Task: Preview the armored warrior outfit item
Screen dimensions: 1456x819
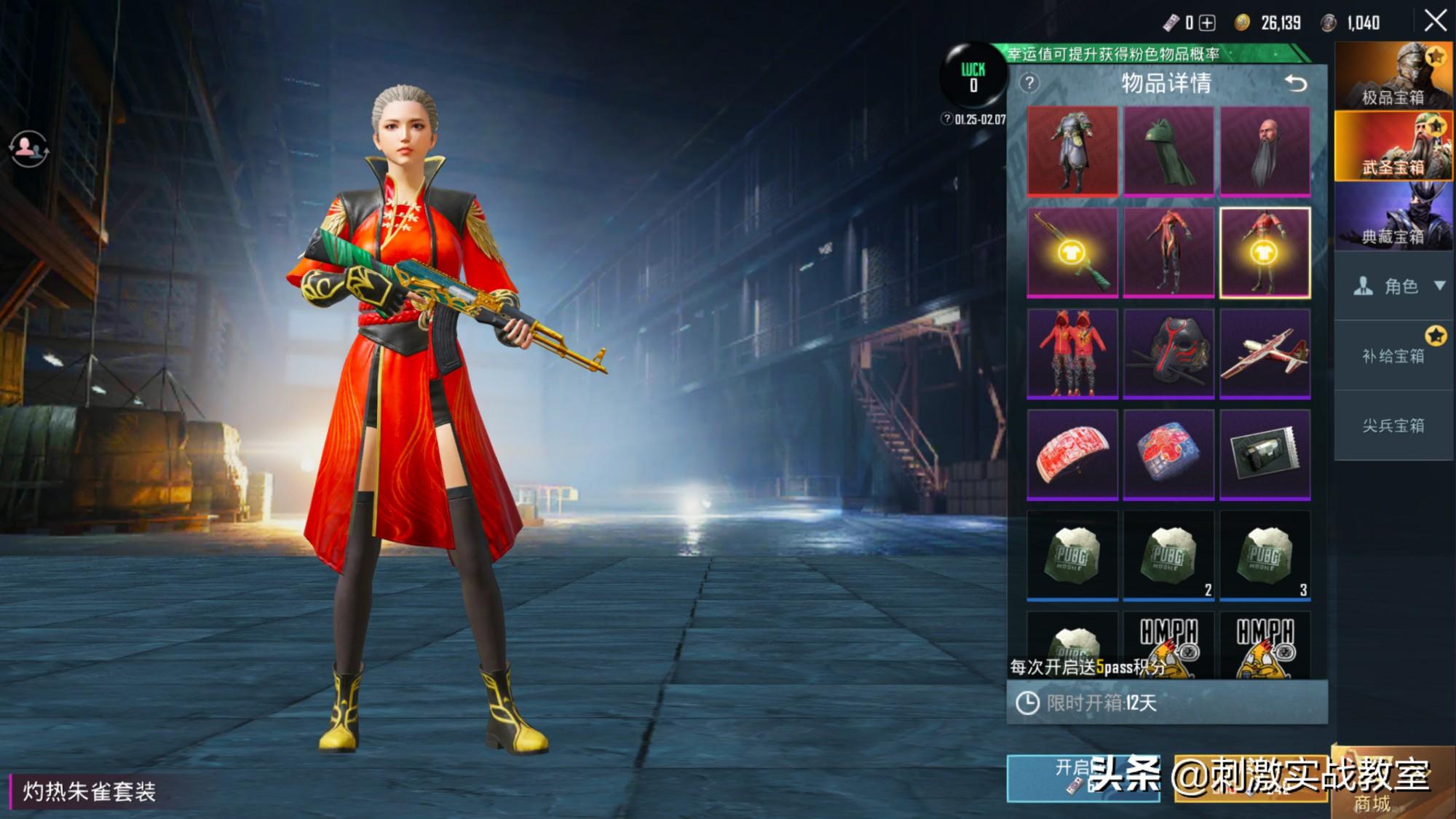Action: (x=1072, y=151)
